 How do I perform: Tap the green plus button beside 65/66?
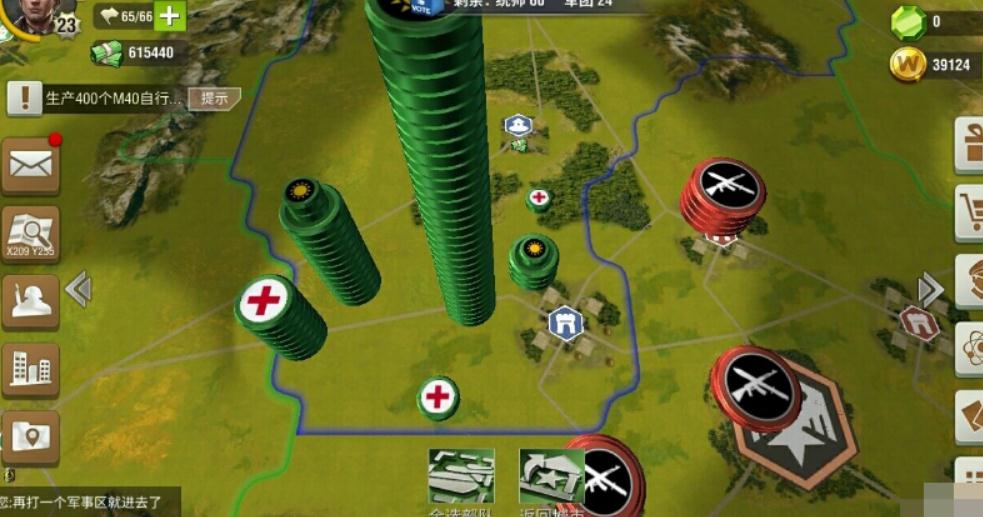point(169,15)
